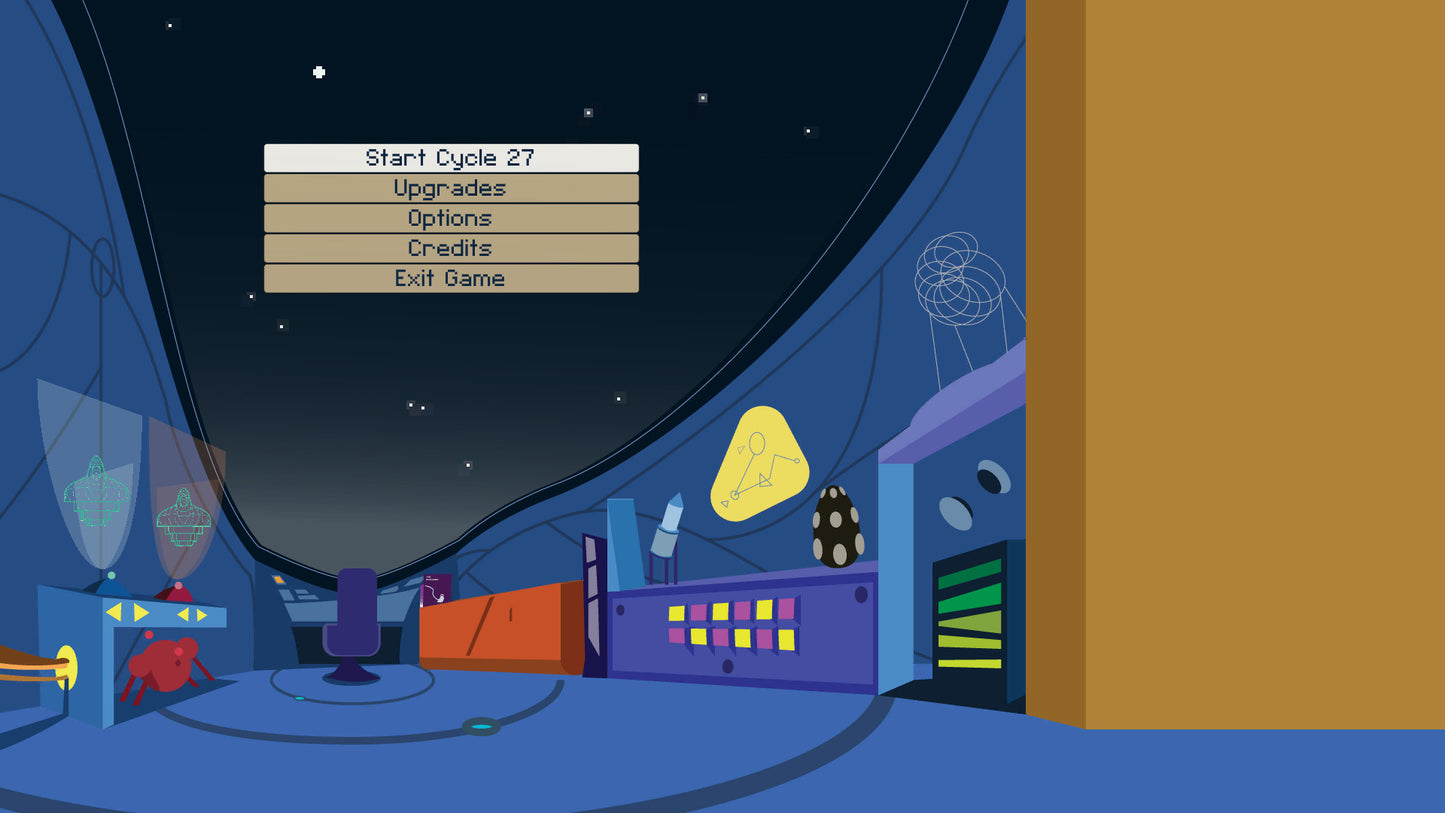Click the red spider robot under the desk

(x=163, y=665)
